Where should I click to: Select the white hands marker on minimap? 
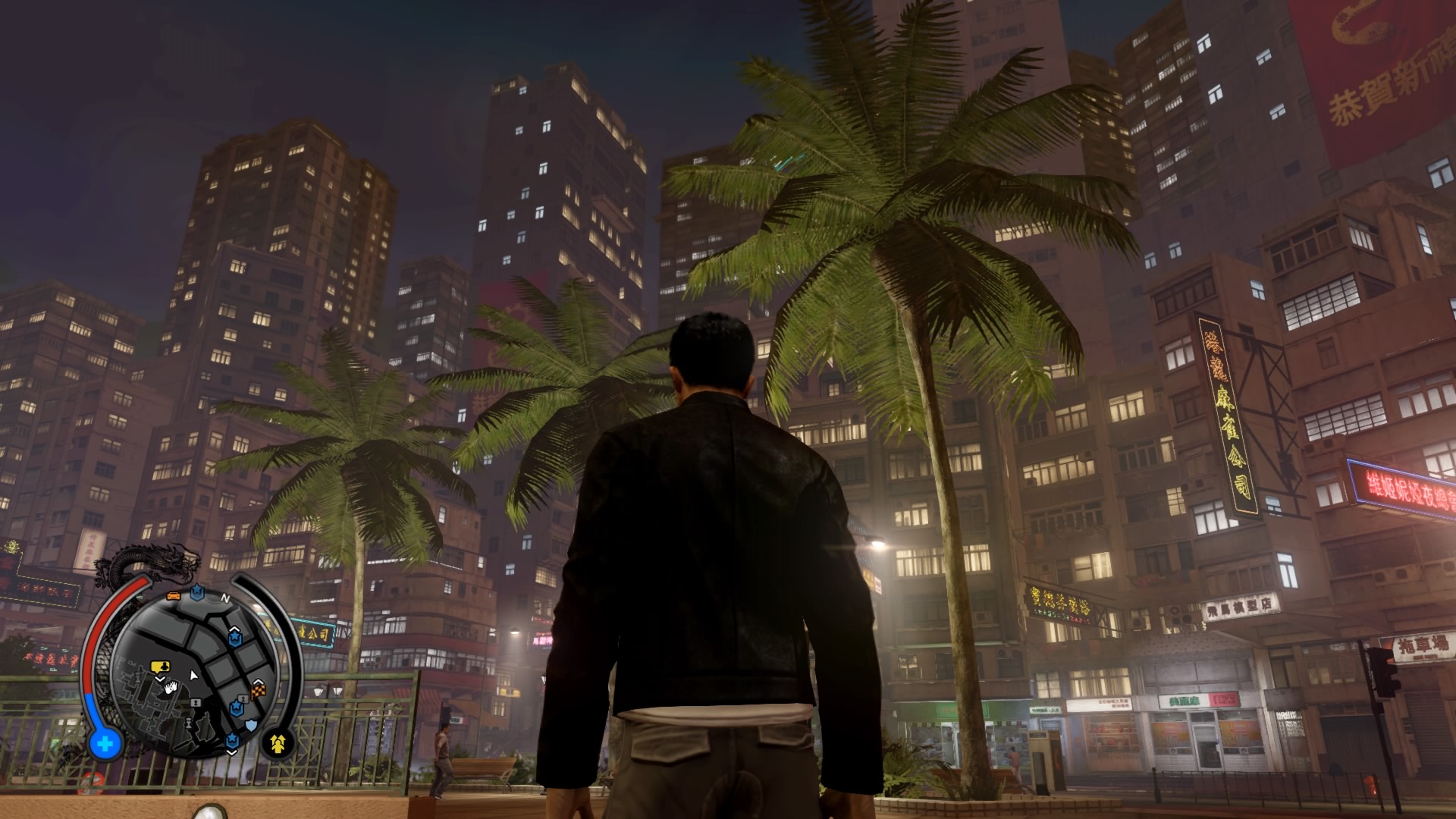click(171, 688)
